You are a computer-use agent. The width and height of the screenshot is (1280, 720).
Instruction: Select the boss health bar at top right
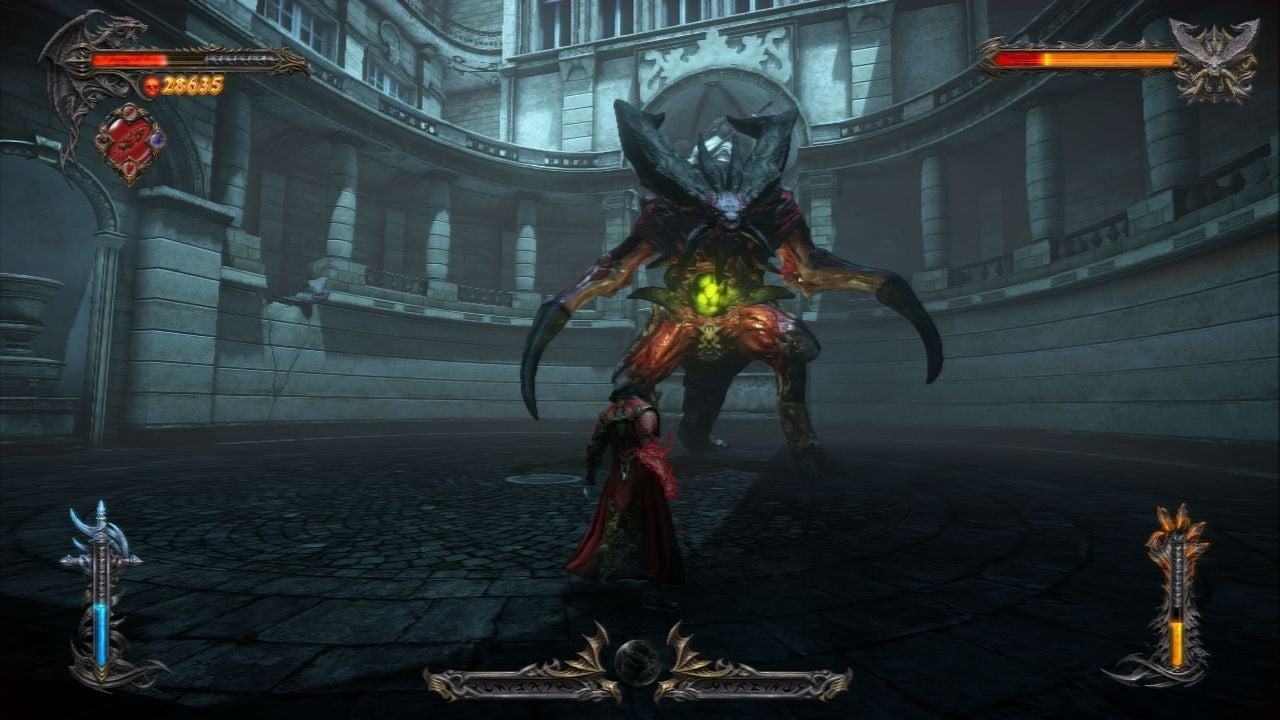[x=1085, y=58]
